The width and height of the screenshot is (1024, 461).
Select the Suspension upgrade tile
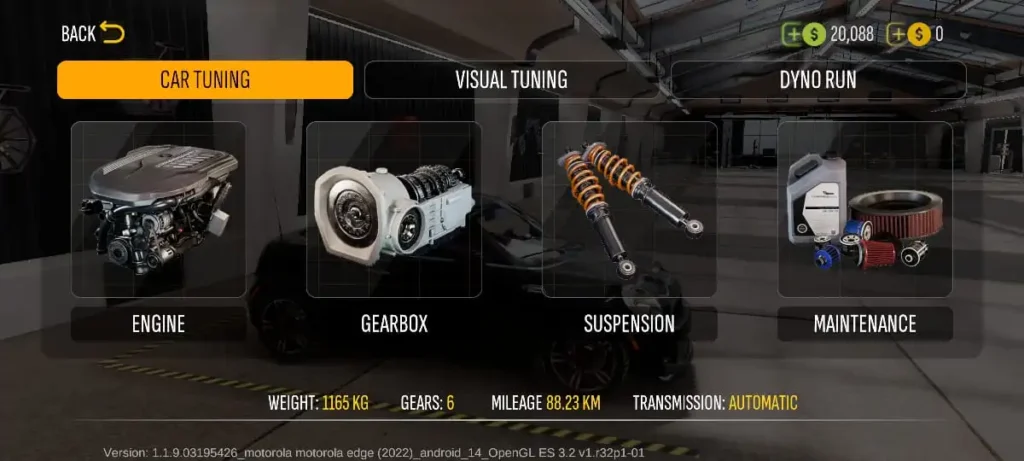tap(629, 228)
